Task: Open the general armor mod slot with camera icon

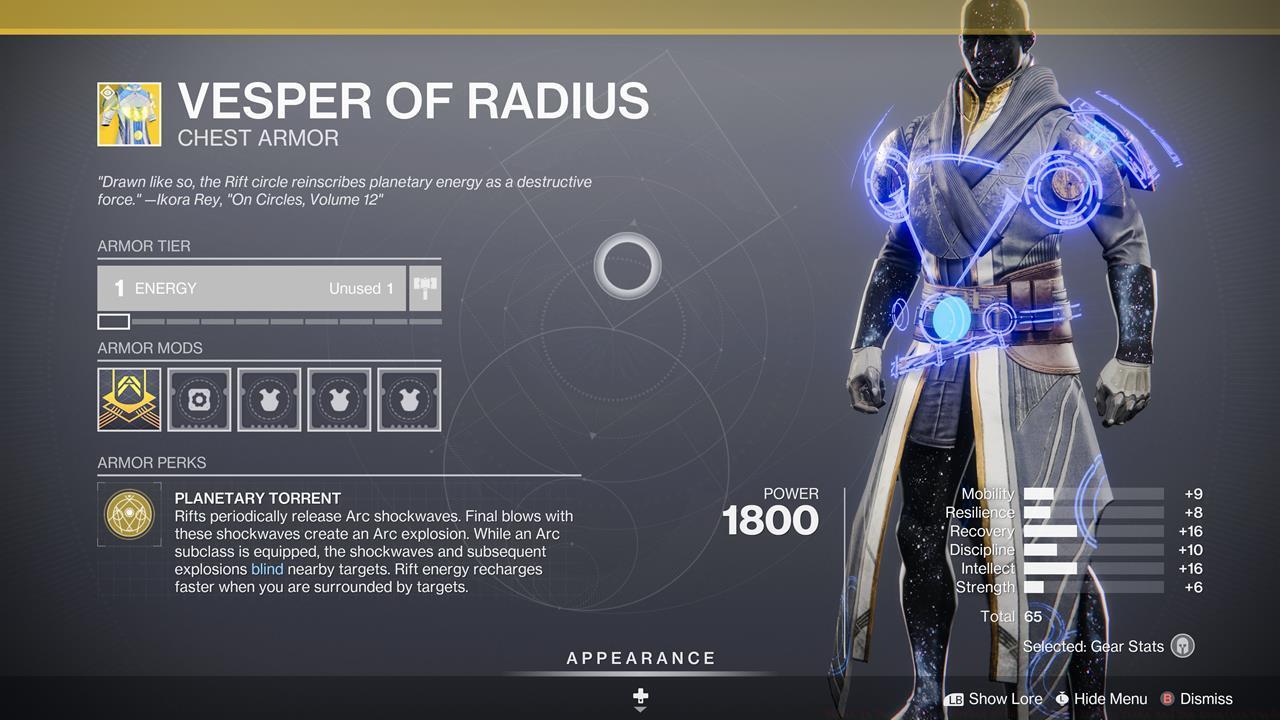Action: click(x=199, y=399)
